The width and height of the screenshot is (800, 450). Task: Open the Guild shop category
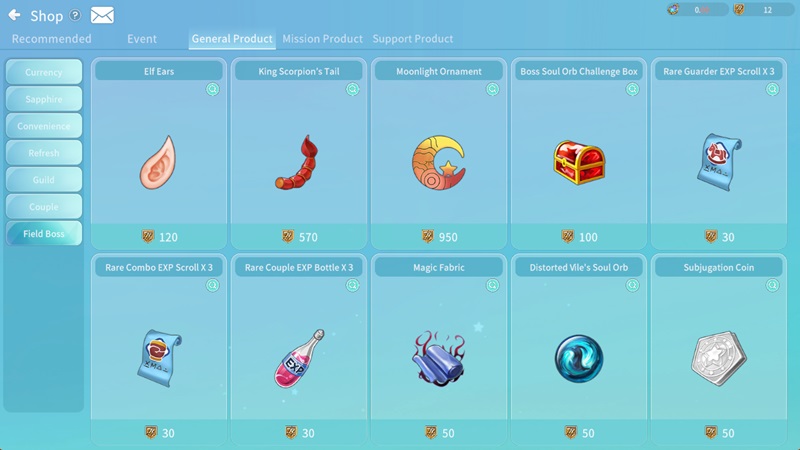pyautogui.click(x=44, y=181)
